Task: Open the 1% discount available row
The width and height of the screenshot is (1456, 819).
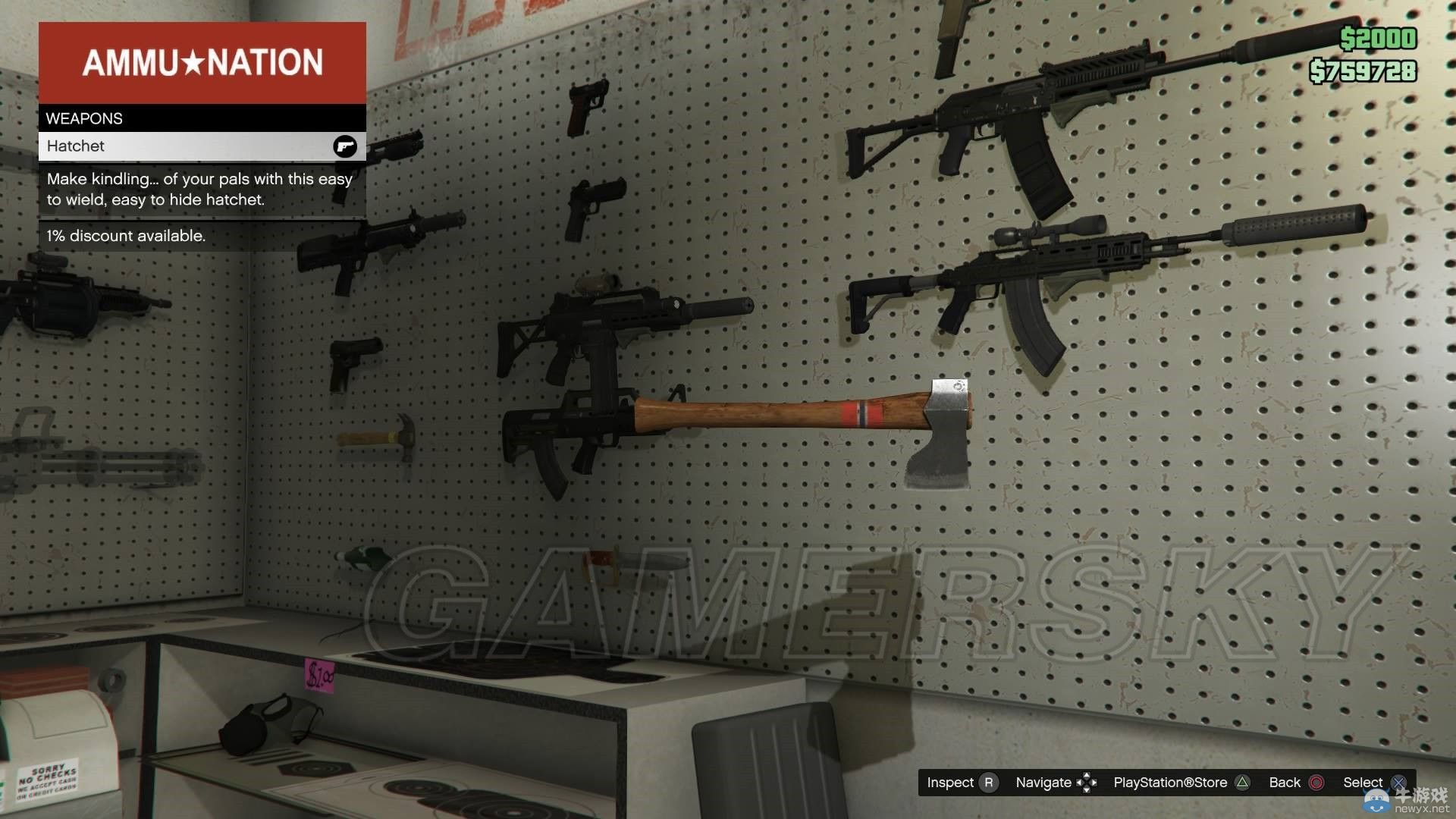Action: [201, 236]
